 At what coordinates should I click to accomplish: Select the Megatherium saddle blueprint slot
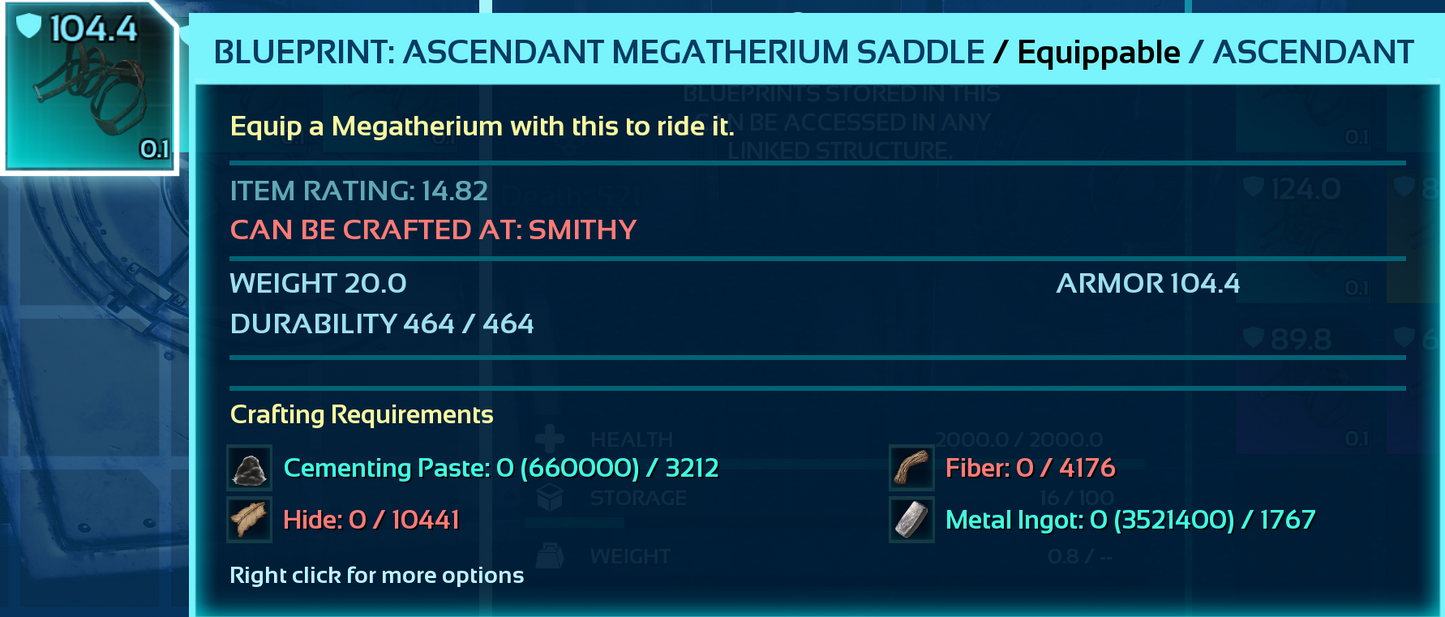(x=90, y=88)
